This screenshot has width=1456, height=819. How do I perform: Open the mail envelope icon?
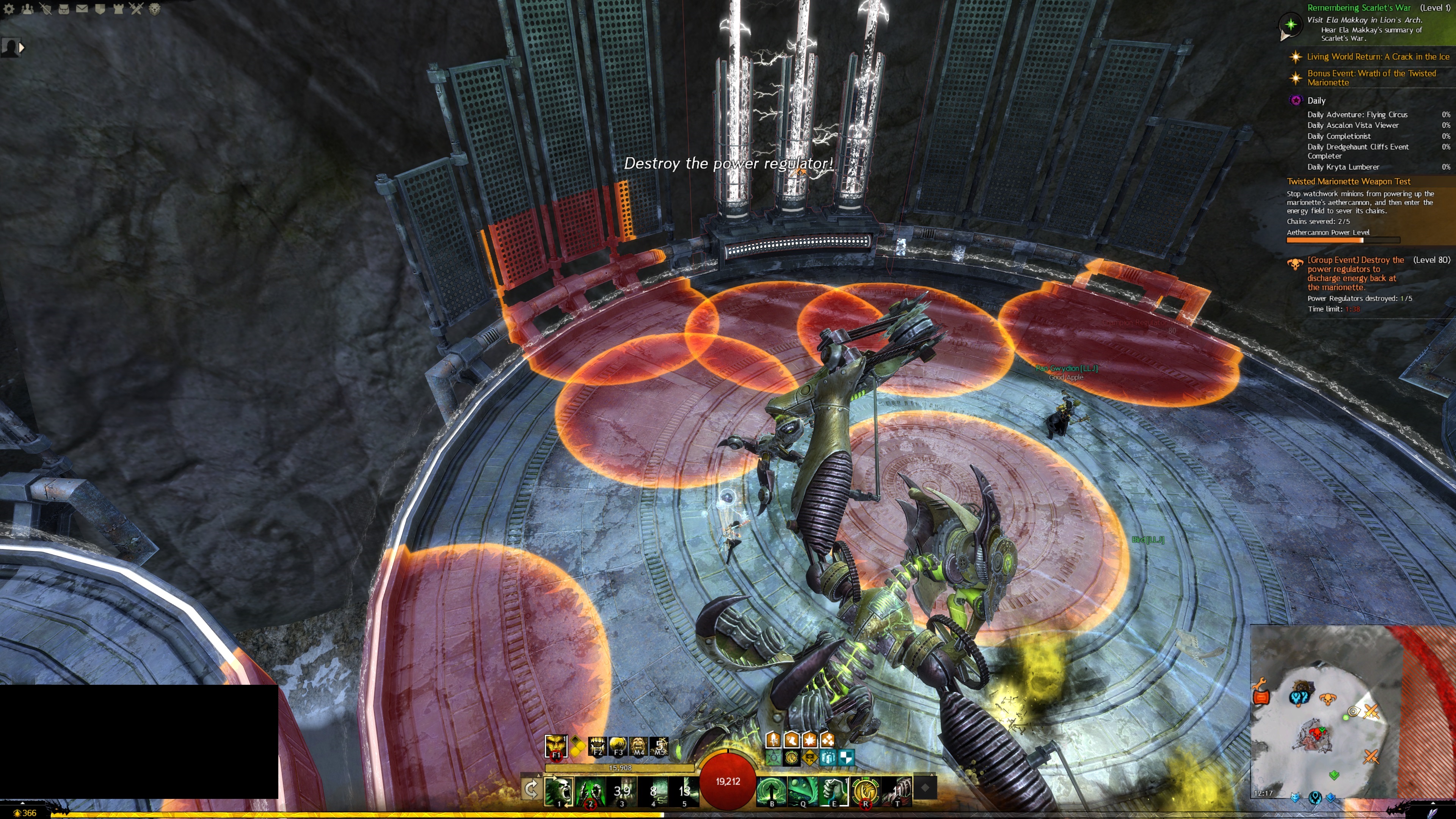[x=82, y=9]
